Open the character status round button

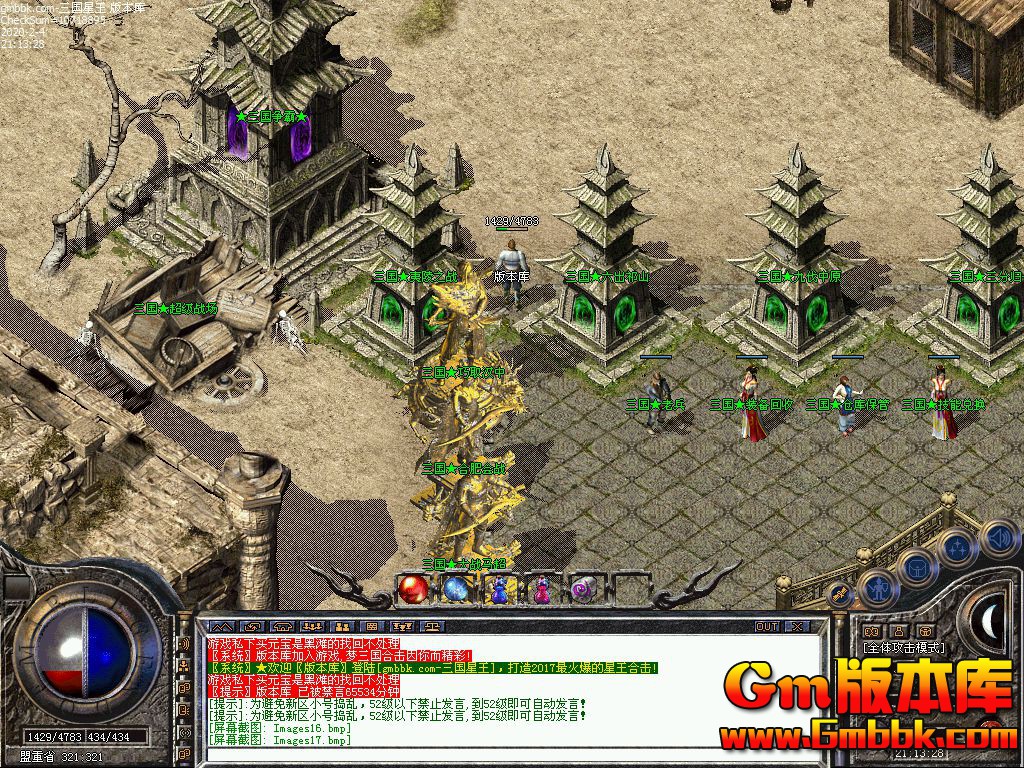(x=877, y=588)
